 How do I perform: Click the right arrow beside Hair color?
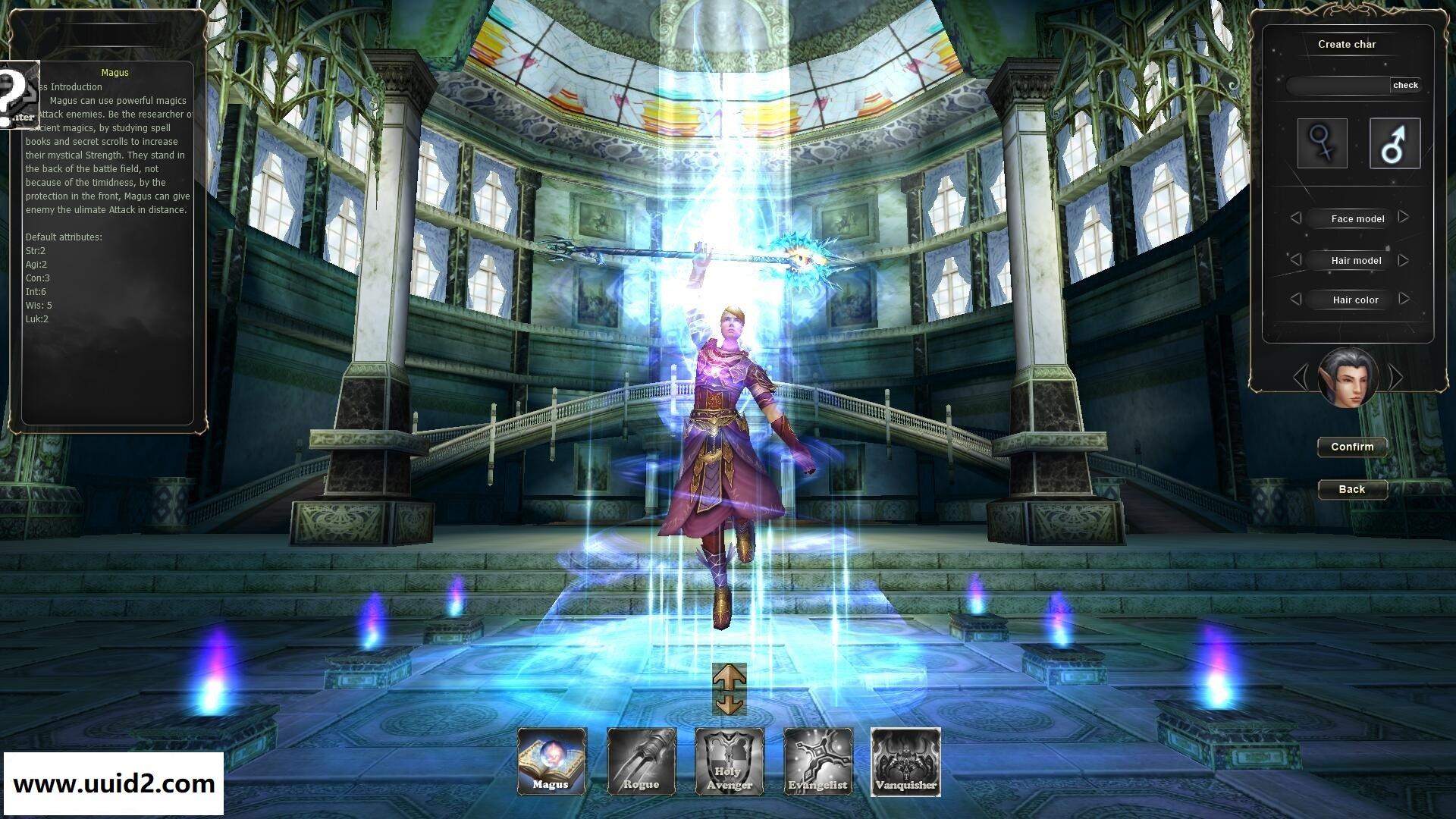(1402, 300)
